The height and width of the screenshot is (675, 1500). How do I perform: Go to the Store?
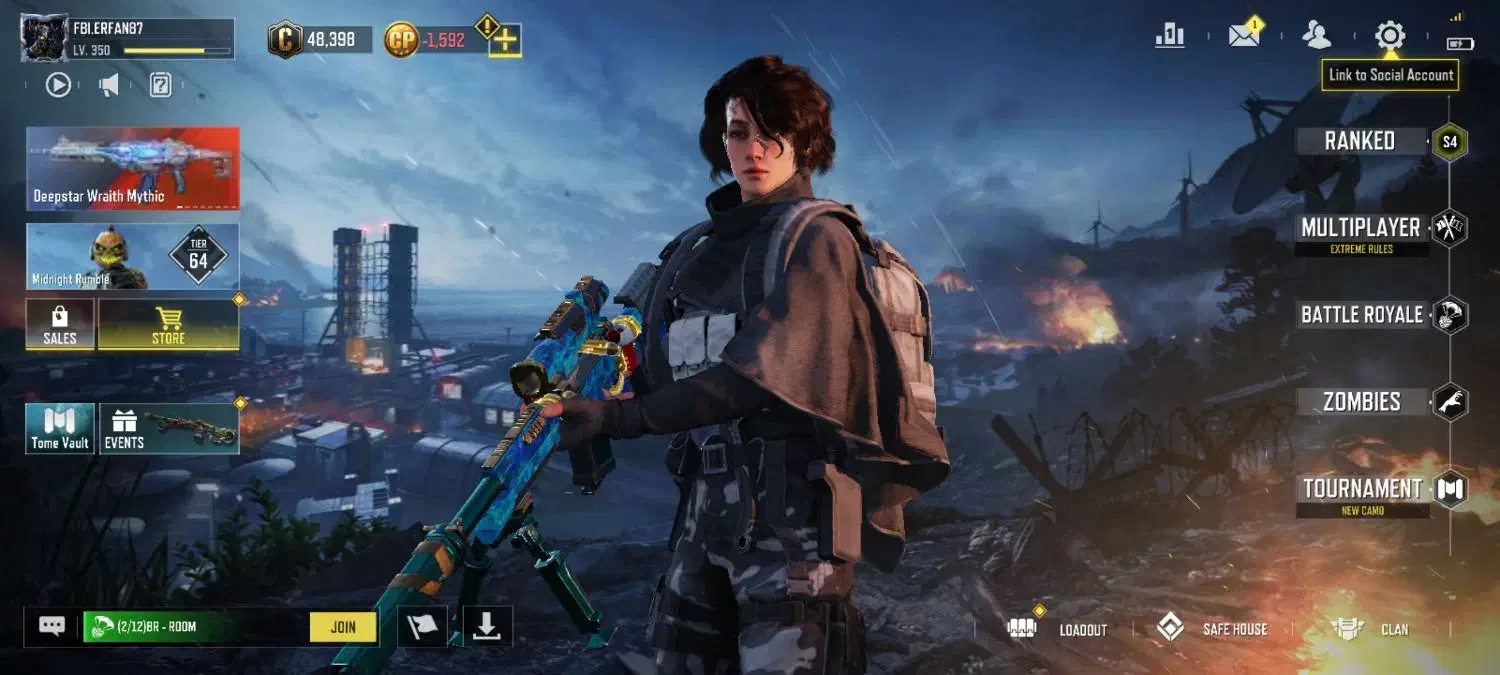(168, 325)
